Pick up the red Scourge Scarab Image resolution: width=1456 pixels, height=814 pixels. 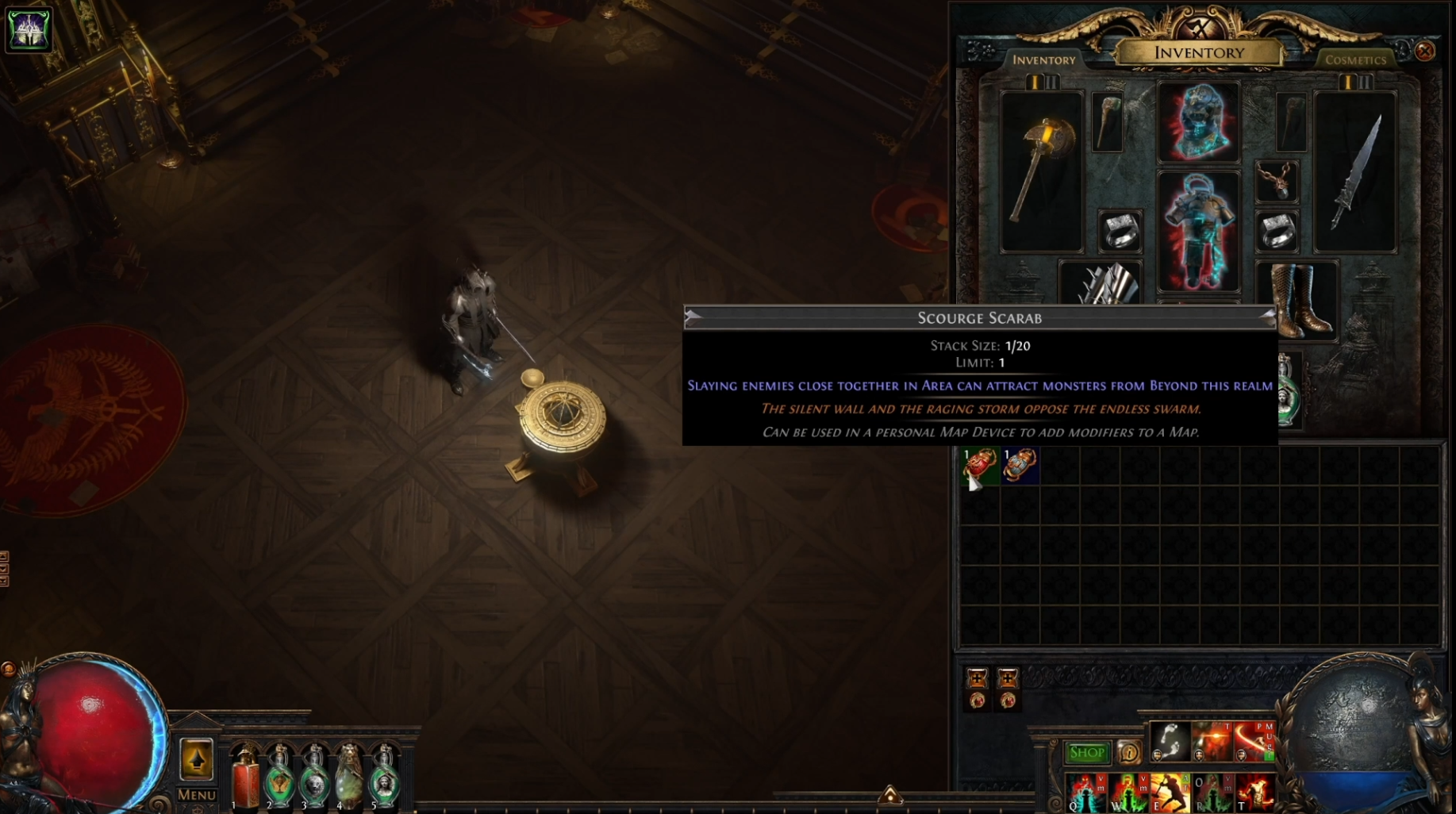coord(979,466)
